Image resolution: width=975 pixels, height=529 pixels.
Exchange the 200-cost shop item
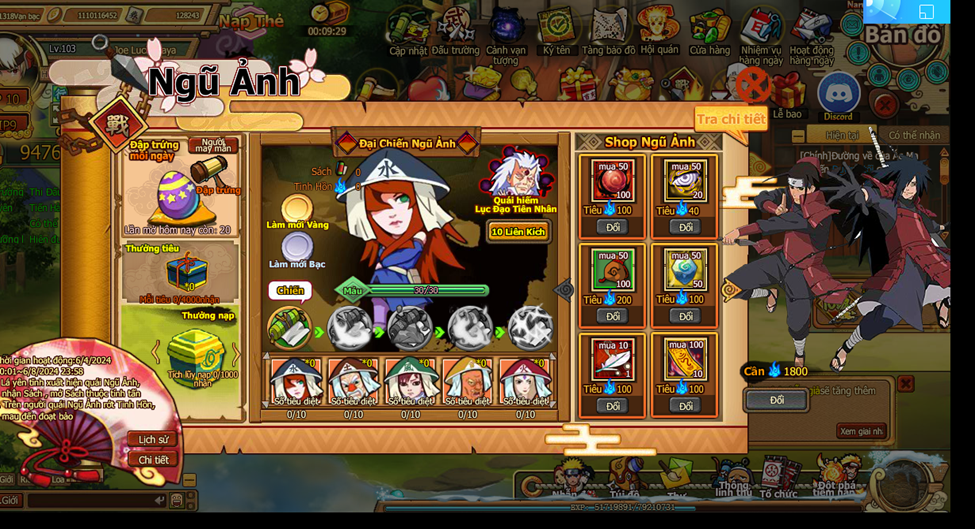612,316
